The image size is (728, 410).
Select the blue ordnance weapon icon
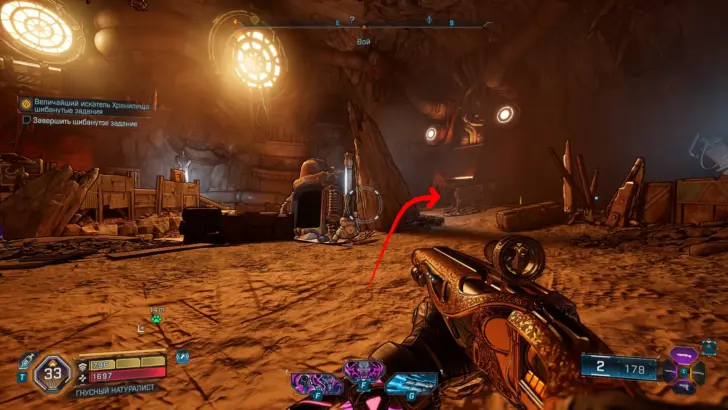pos(409,384)
